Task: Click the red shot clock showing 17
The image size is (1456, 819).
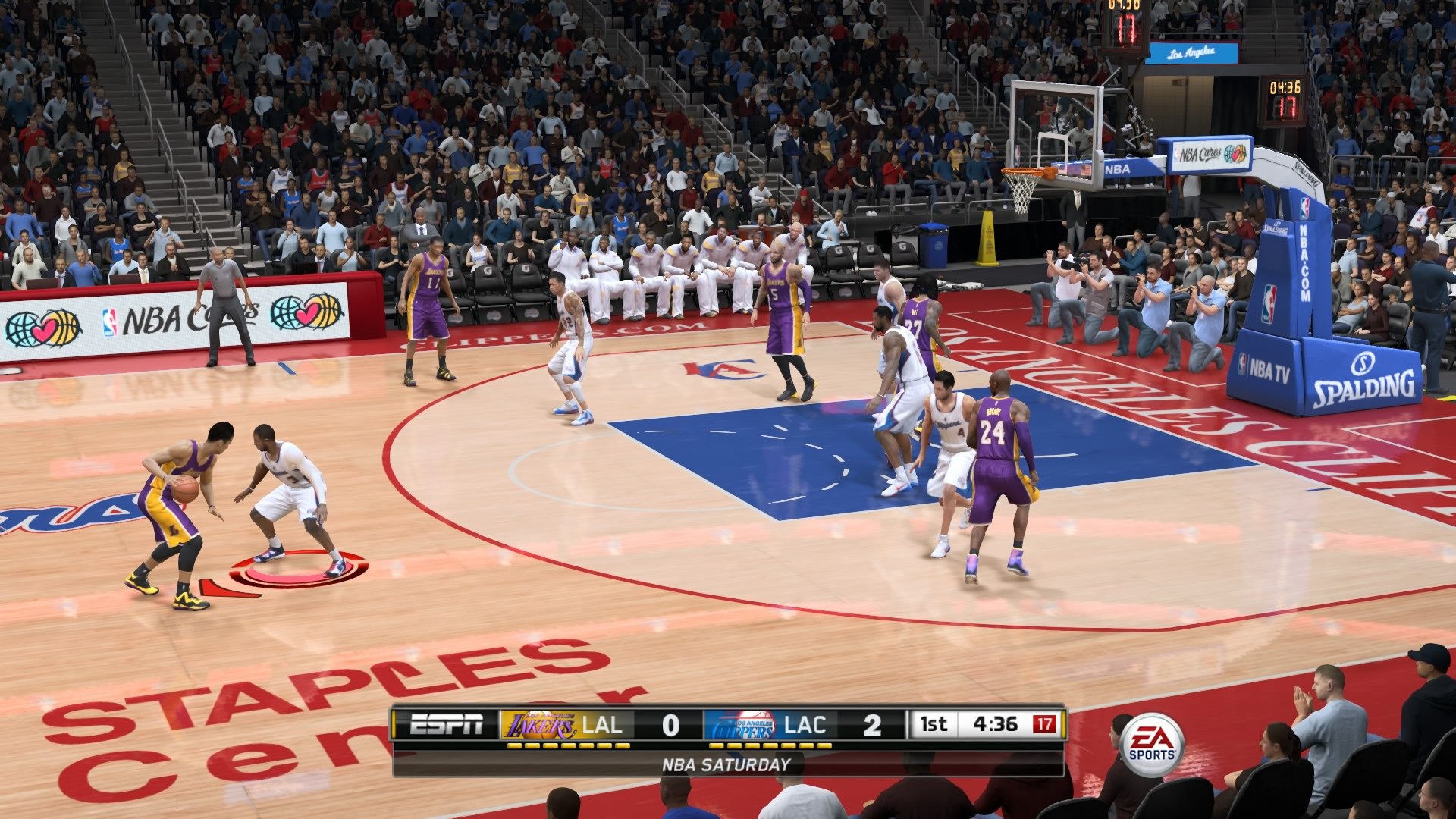Action: (x=1046, y=724)
